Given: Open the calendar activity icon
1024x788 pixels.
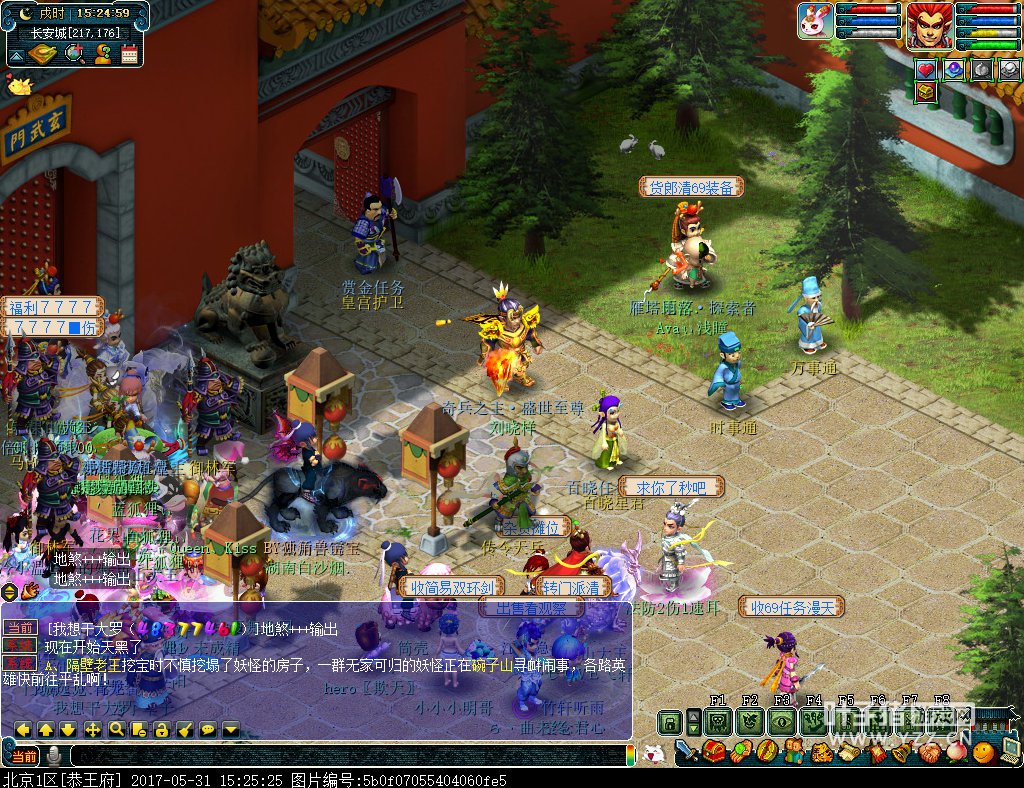Looking at the screenshot, I should point(129,53).
